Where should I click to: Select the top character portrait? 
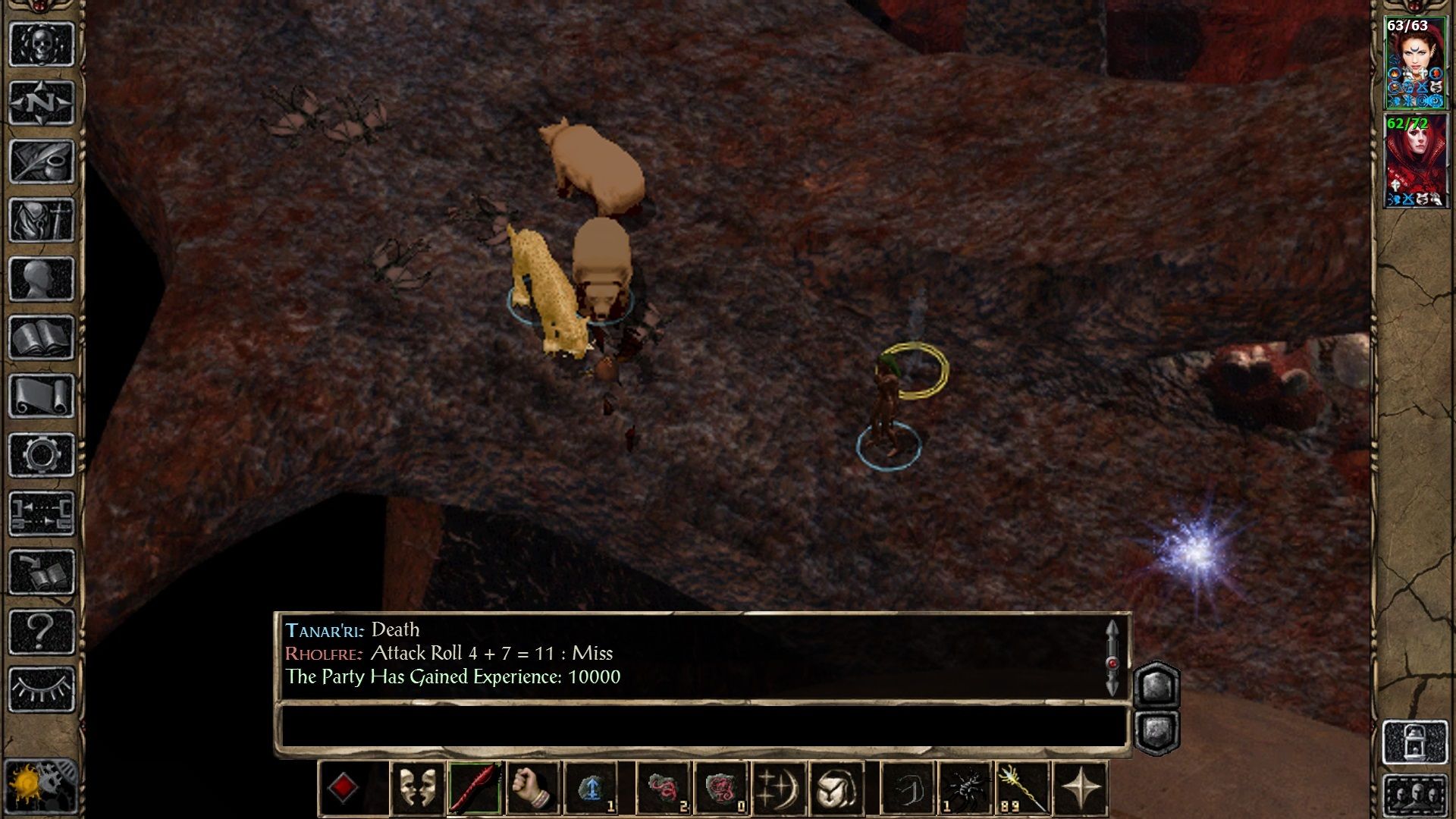click(x=1415, y=63)
